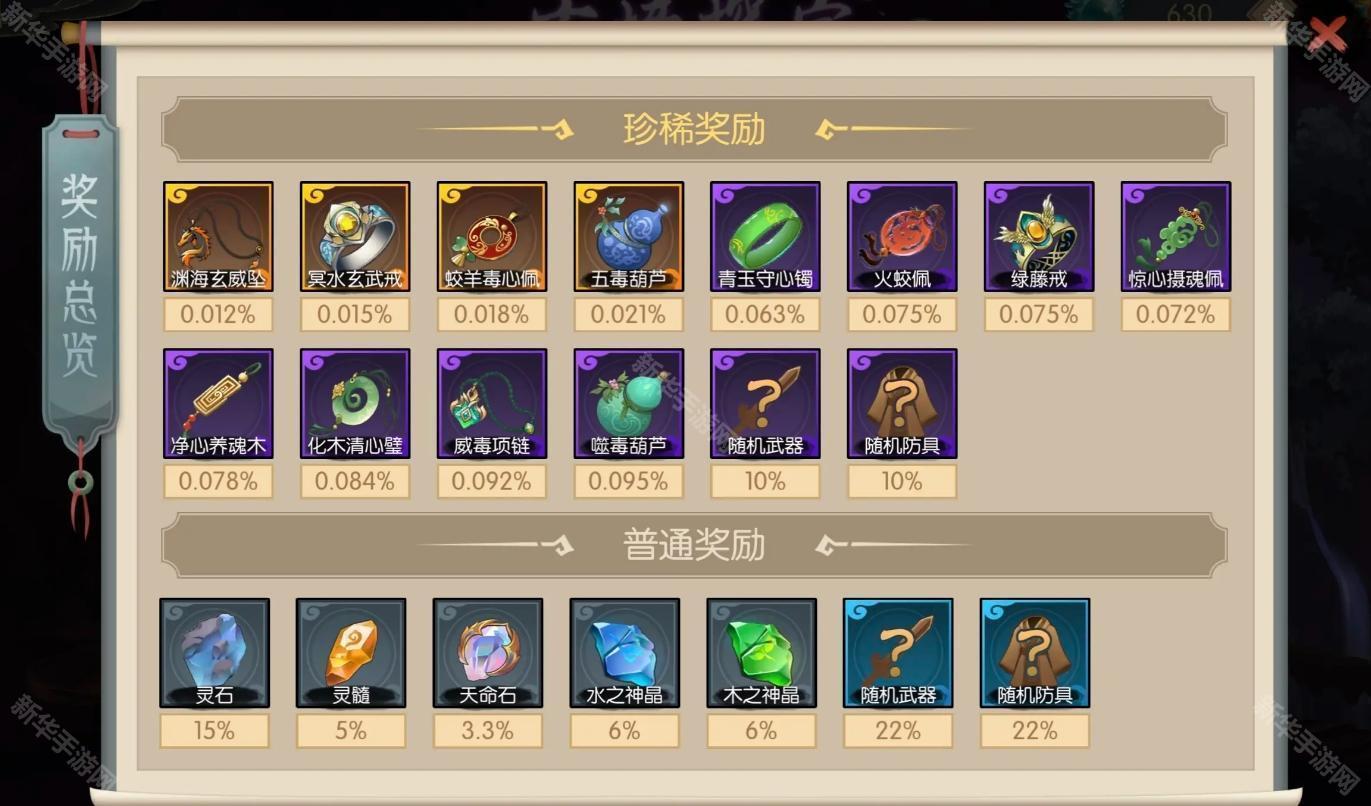Select the purple rare 随机防具 icon

902,403
